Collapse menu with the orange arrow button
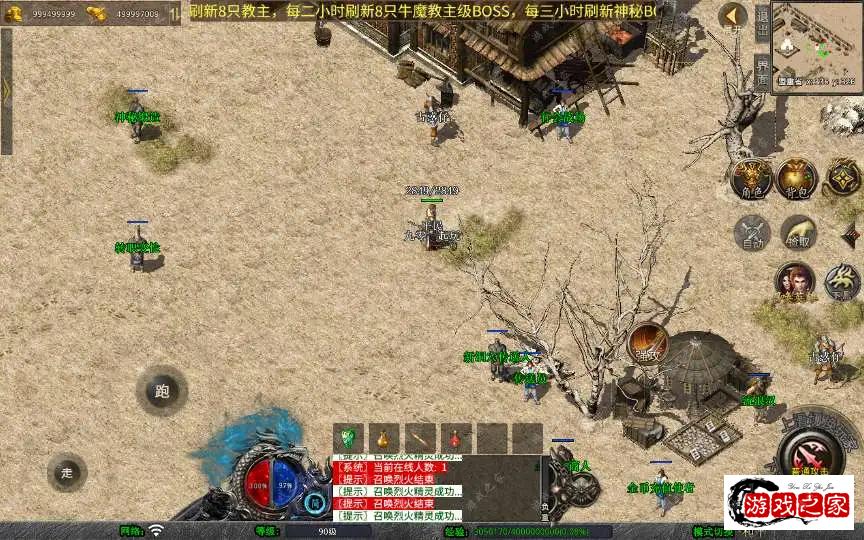 (x=733, y=16)
